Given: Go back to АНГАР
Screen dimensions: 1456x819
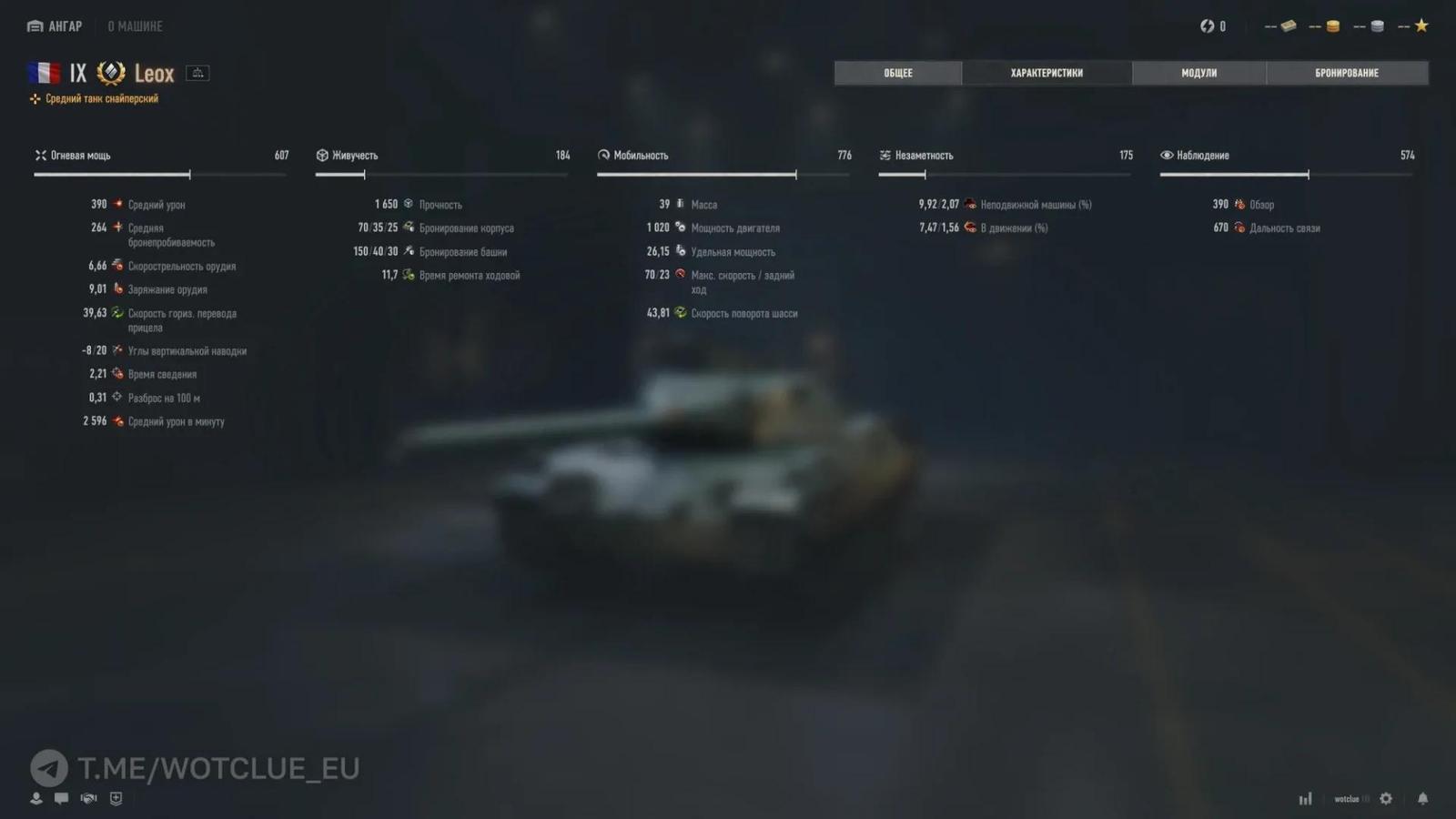Looking at the screenshot, I should point(53,25).
